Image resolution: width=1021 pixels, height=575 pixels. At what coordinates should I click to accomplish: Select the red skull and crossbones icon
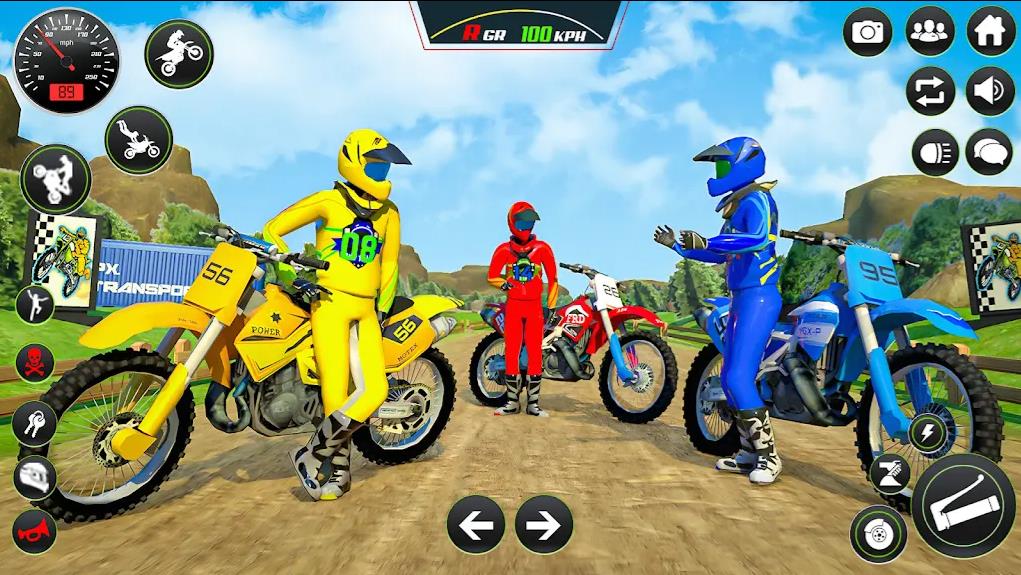click(35, 361)
